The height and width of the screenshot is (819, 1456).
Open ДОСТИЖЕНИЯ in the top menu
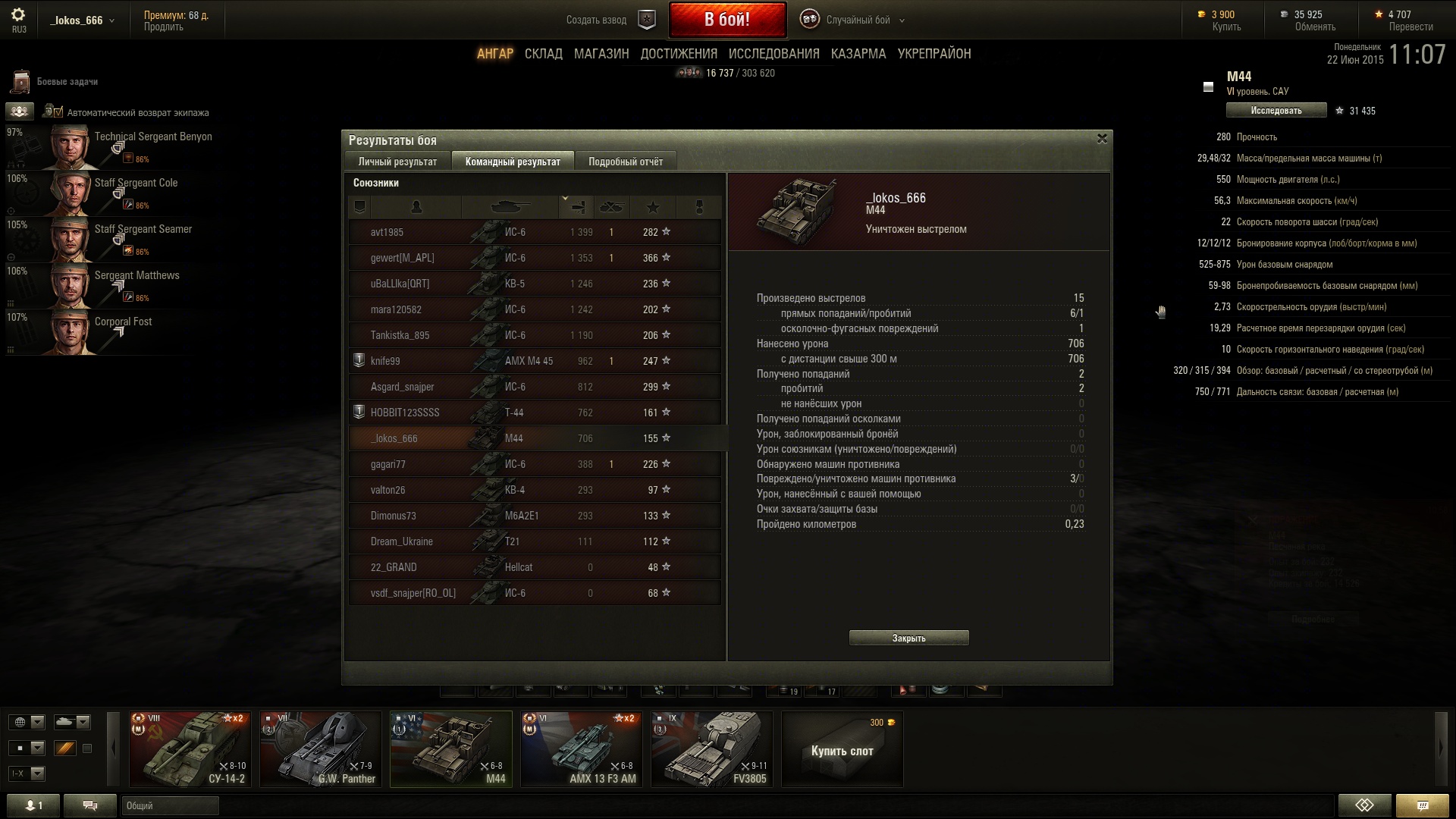[678, 54]
